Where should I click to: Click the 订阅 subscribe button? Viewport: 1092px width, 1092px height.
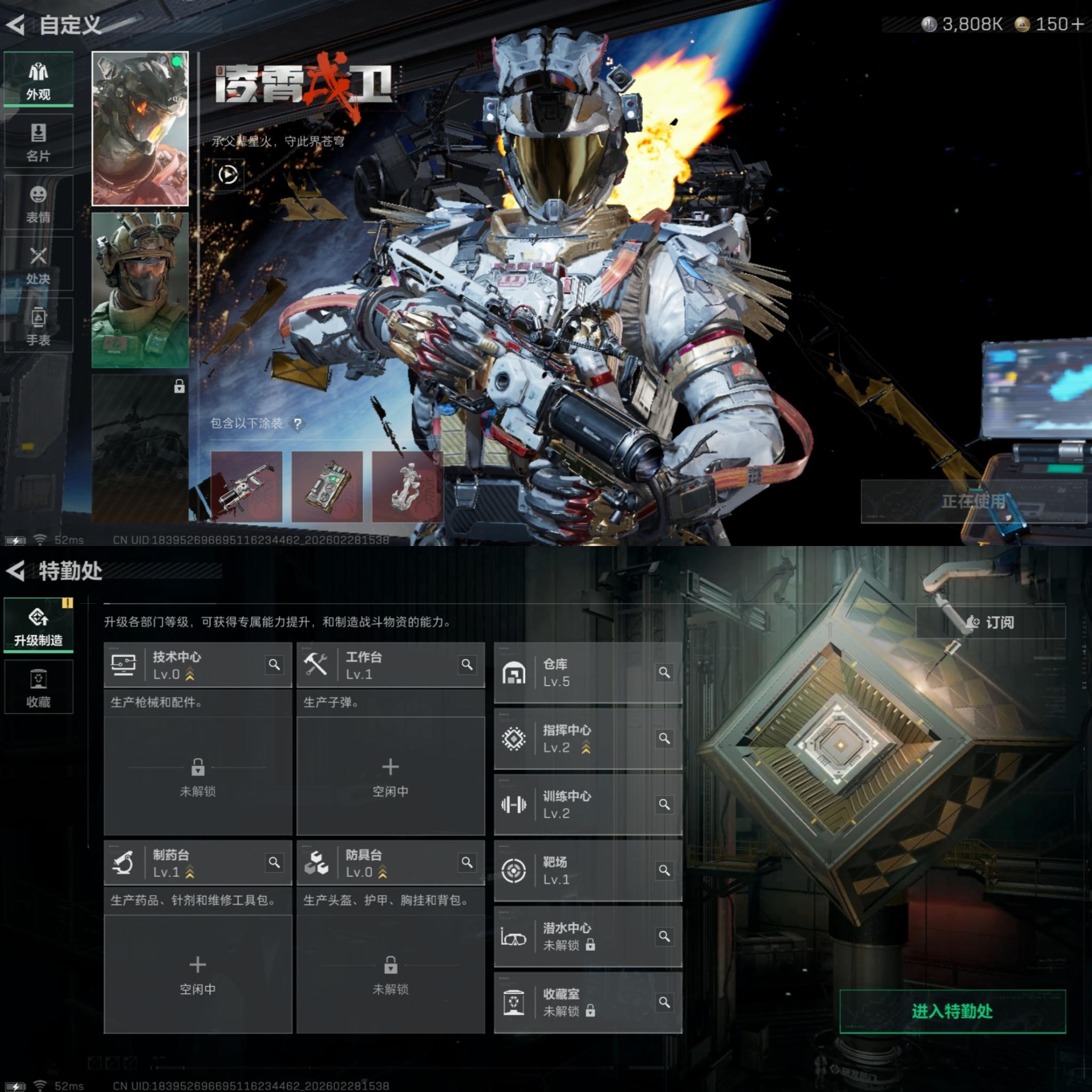pyautogui.click(x=990, y=622)
